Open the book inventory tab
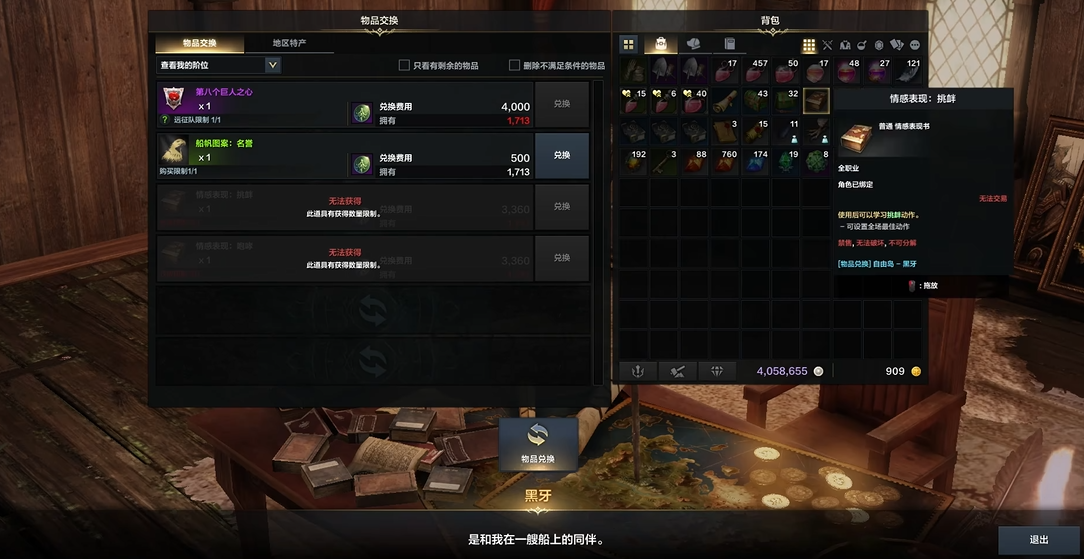Screen dimensions: 1084x559 tap(730, 44)
